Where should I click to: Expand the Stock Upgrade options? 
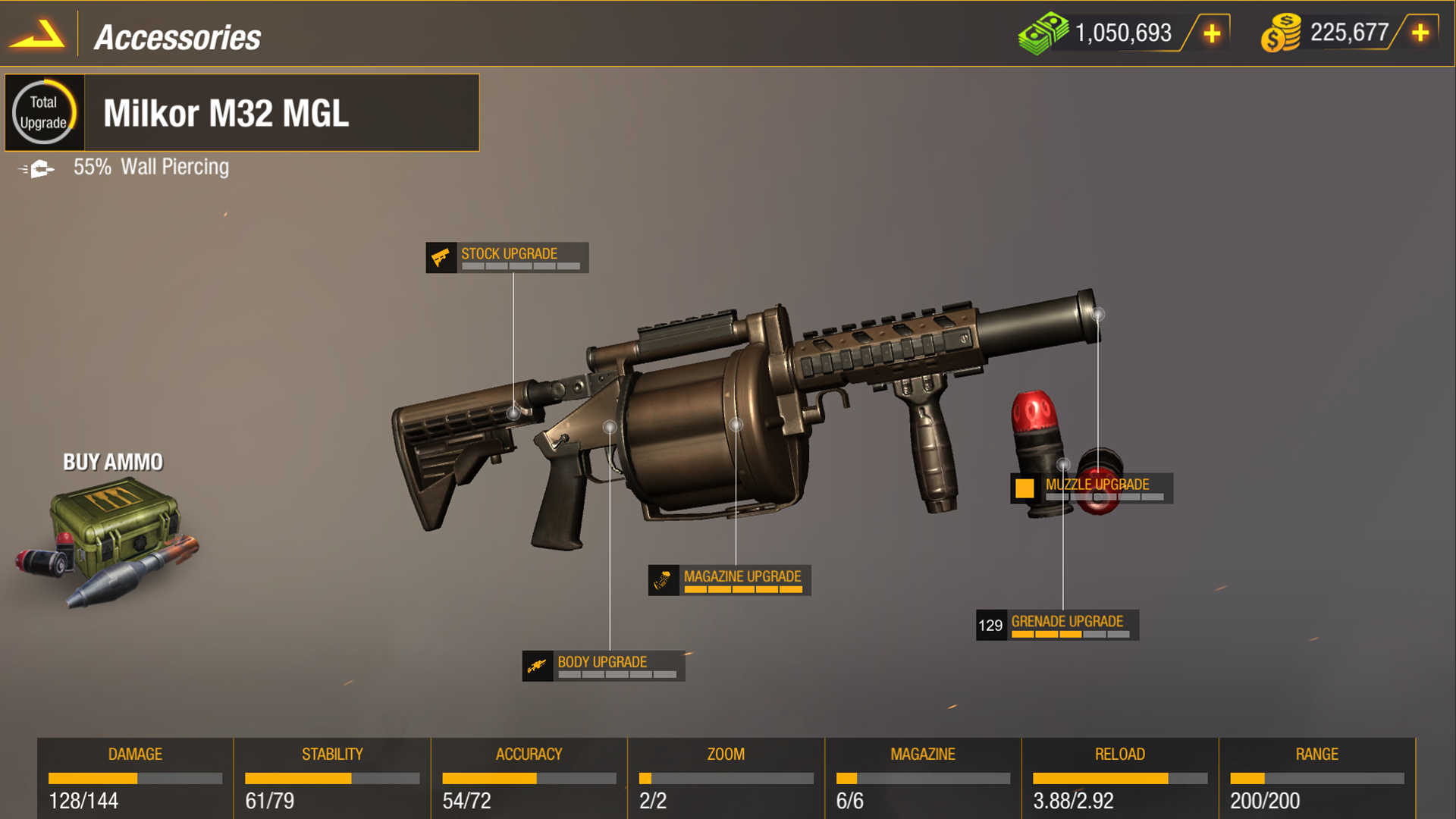(509, 257)
